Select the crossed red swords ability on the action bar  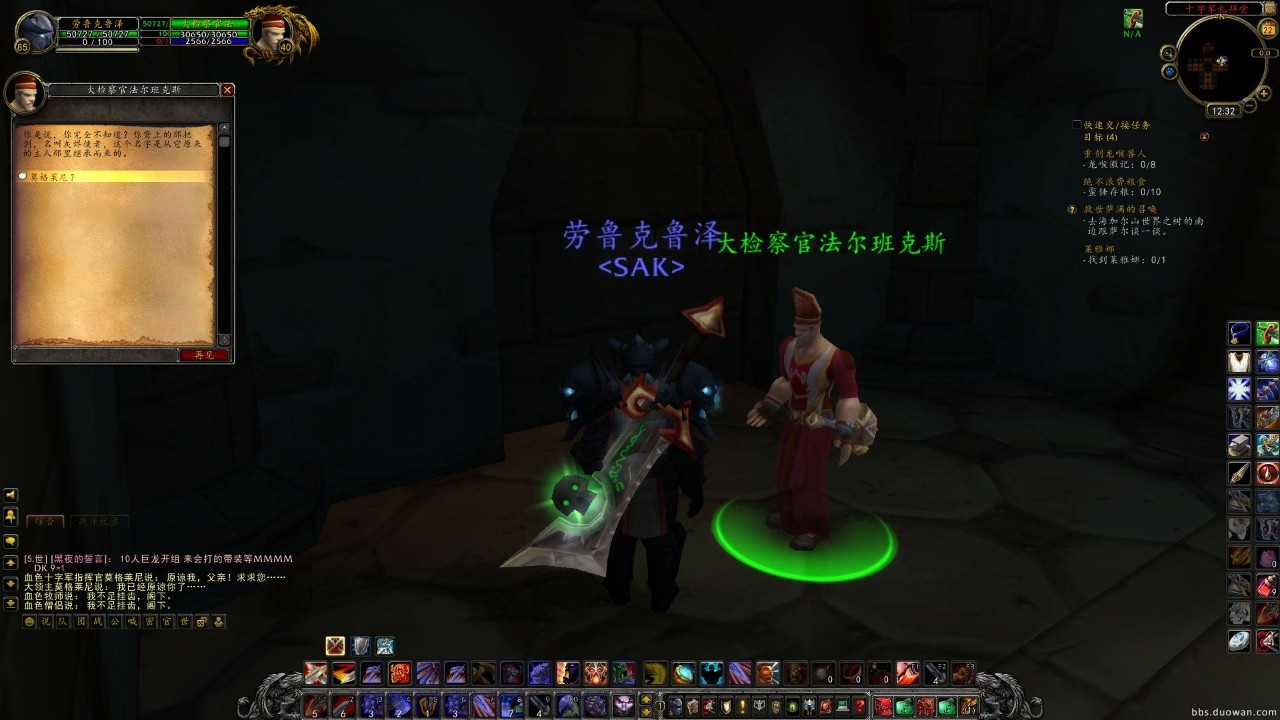click(317, 672)
